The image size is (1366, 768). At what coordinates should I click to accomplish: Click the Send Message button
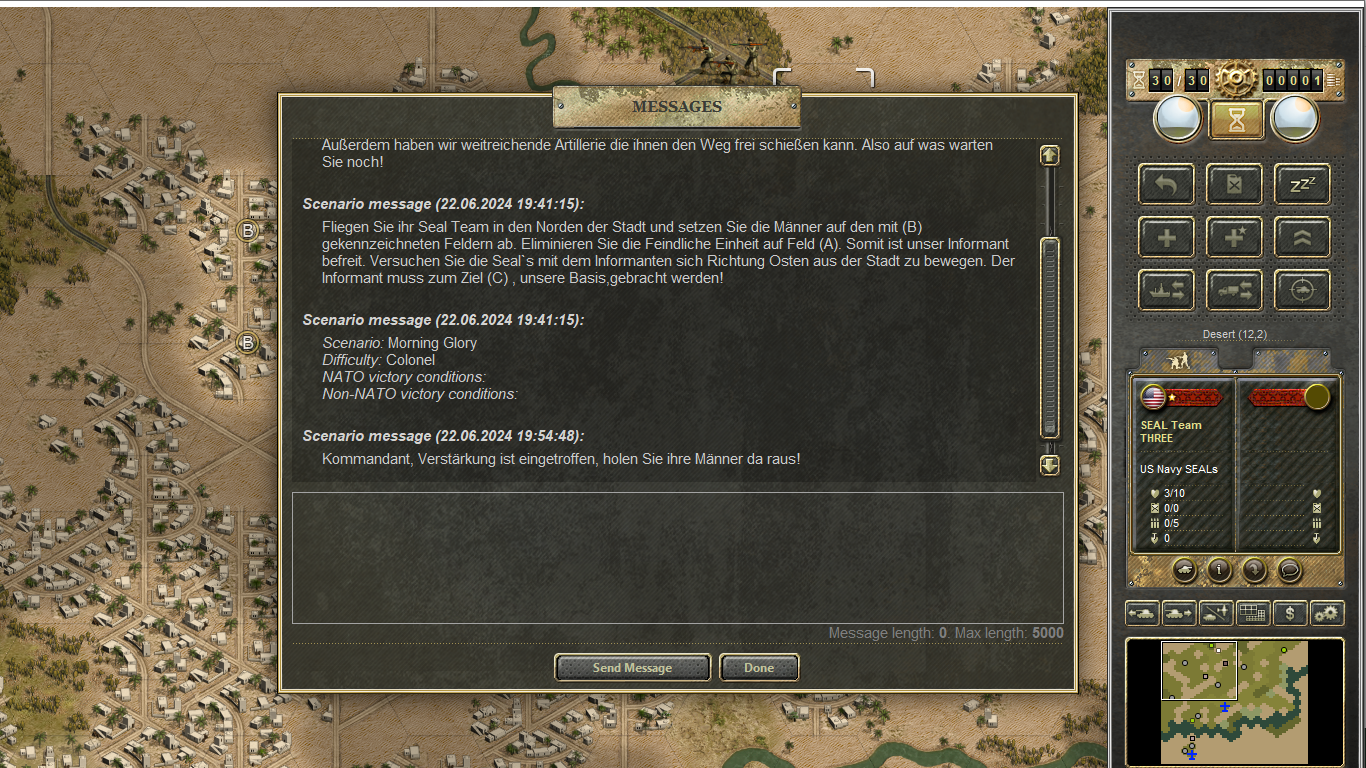632,668
